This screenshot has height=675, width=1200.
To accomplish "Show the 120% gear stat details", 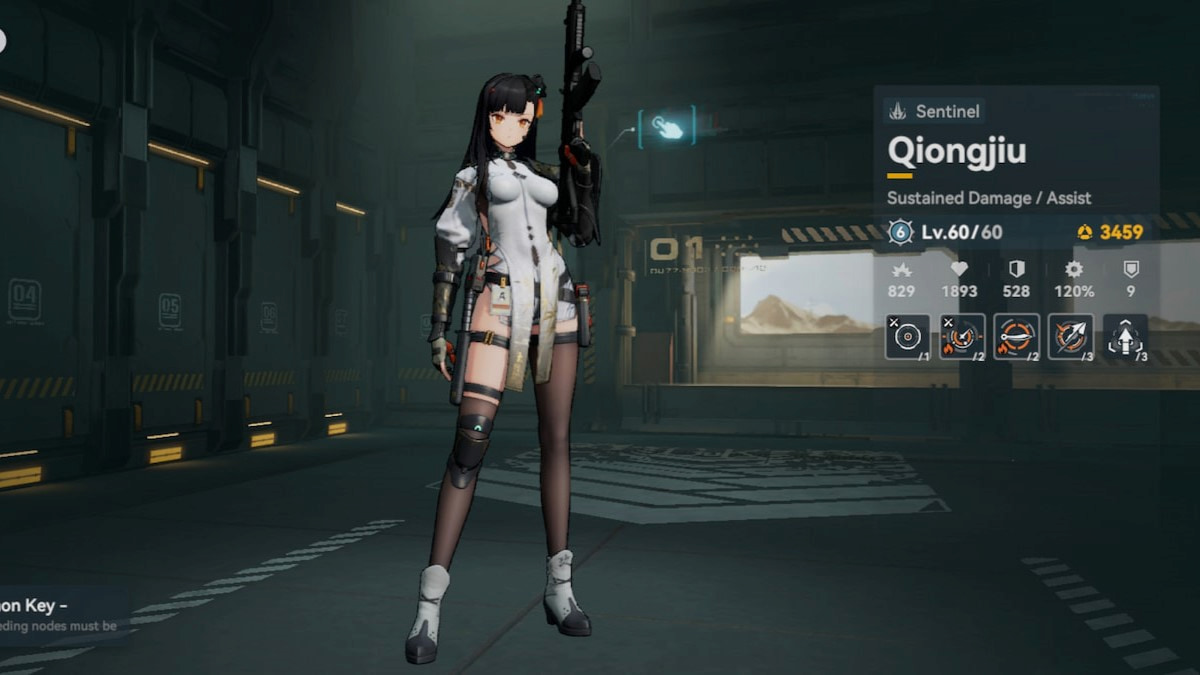I will click(1074, 280).
